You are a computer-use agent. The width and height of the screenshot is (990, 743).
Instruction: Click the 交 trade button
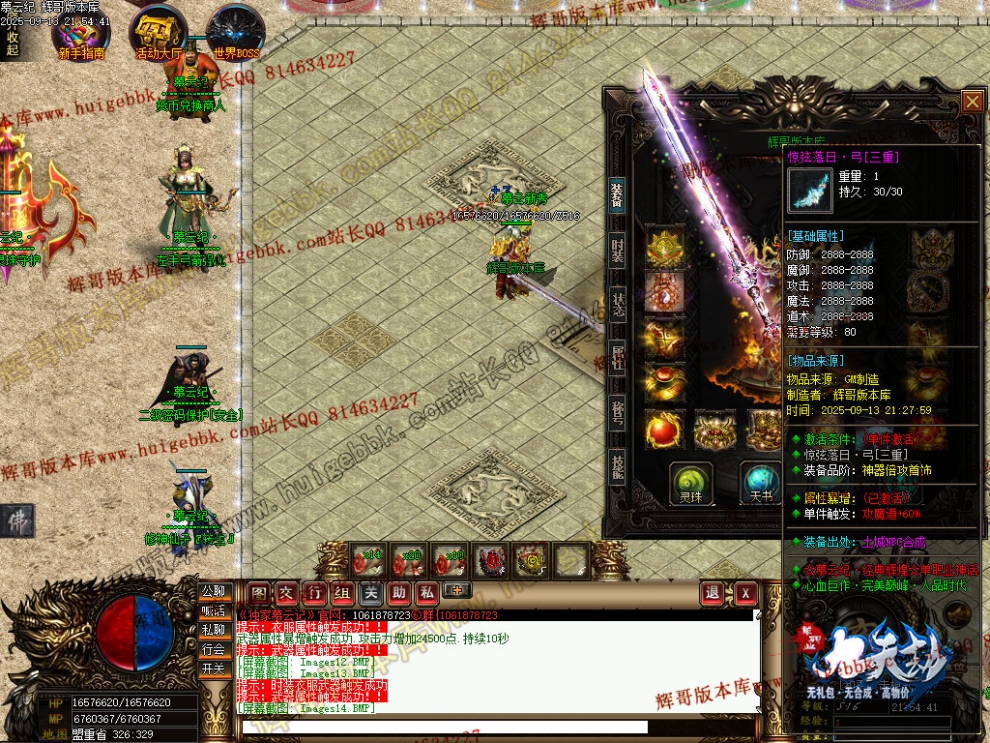point(287,592)
